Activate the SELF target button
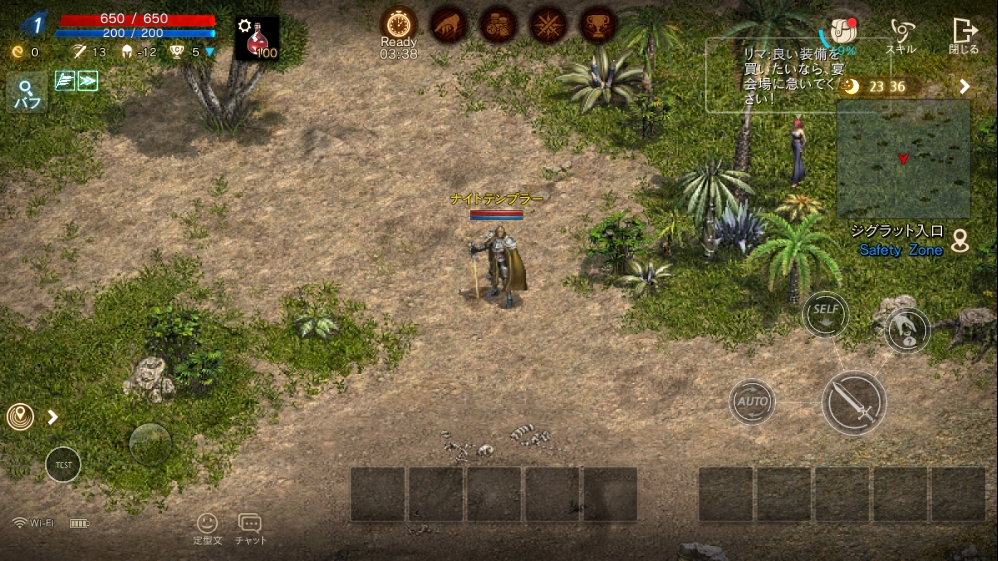 click(825, 311)
